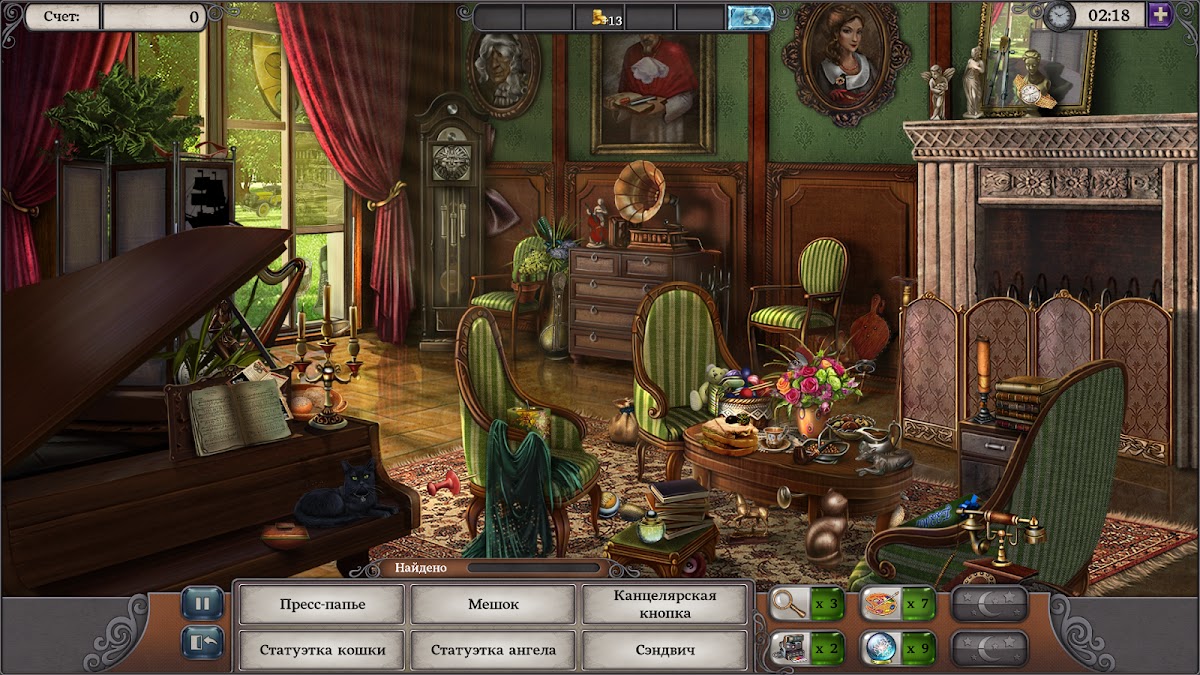Activate the paint palette tool

coord(880,604)
